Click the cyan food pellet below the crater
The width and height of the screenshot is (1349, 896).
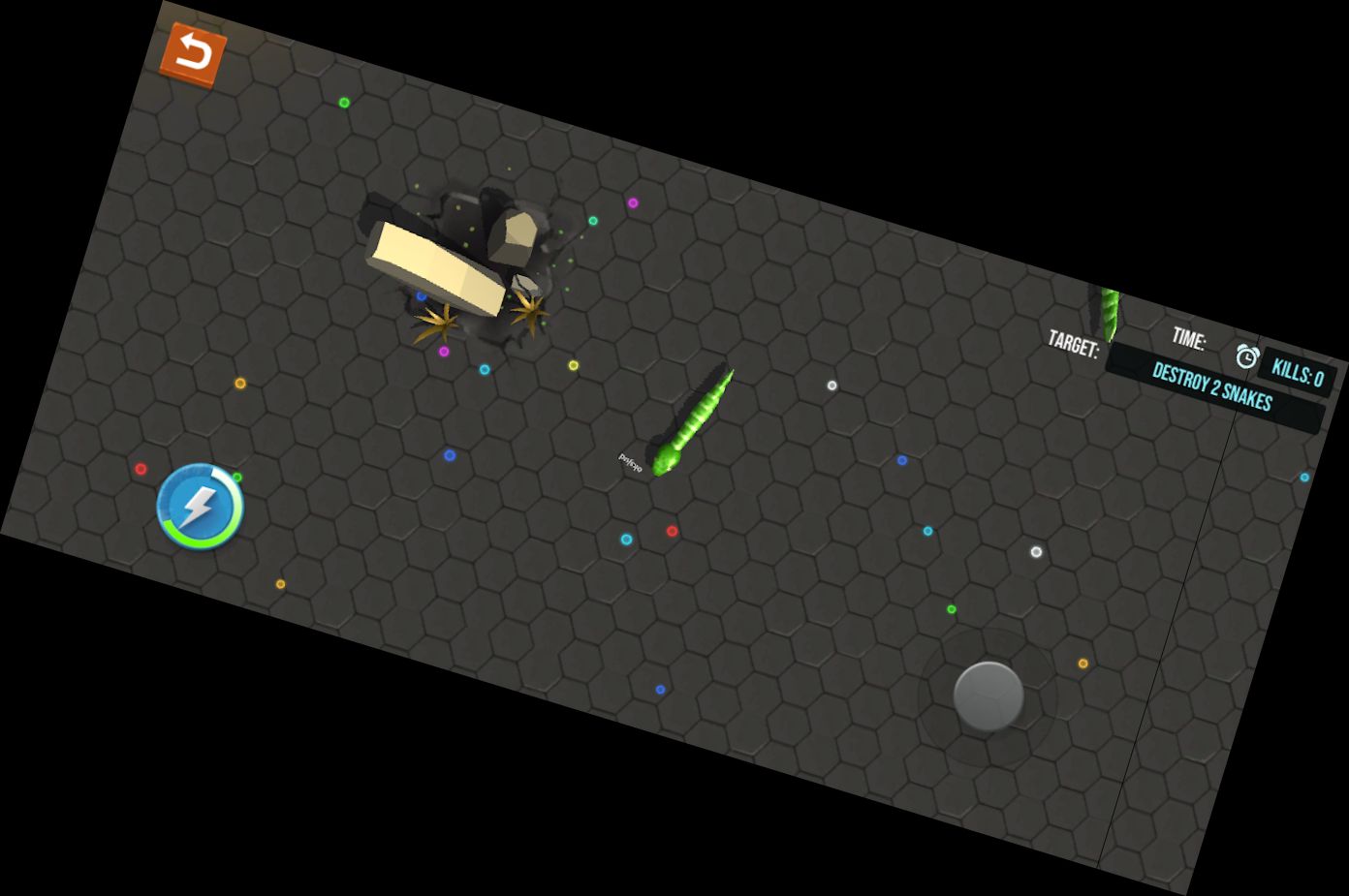point(485,368)
